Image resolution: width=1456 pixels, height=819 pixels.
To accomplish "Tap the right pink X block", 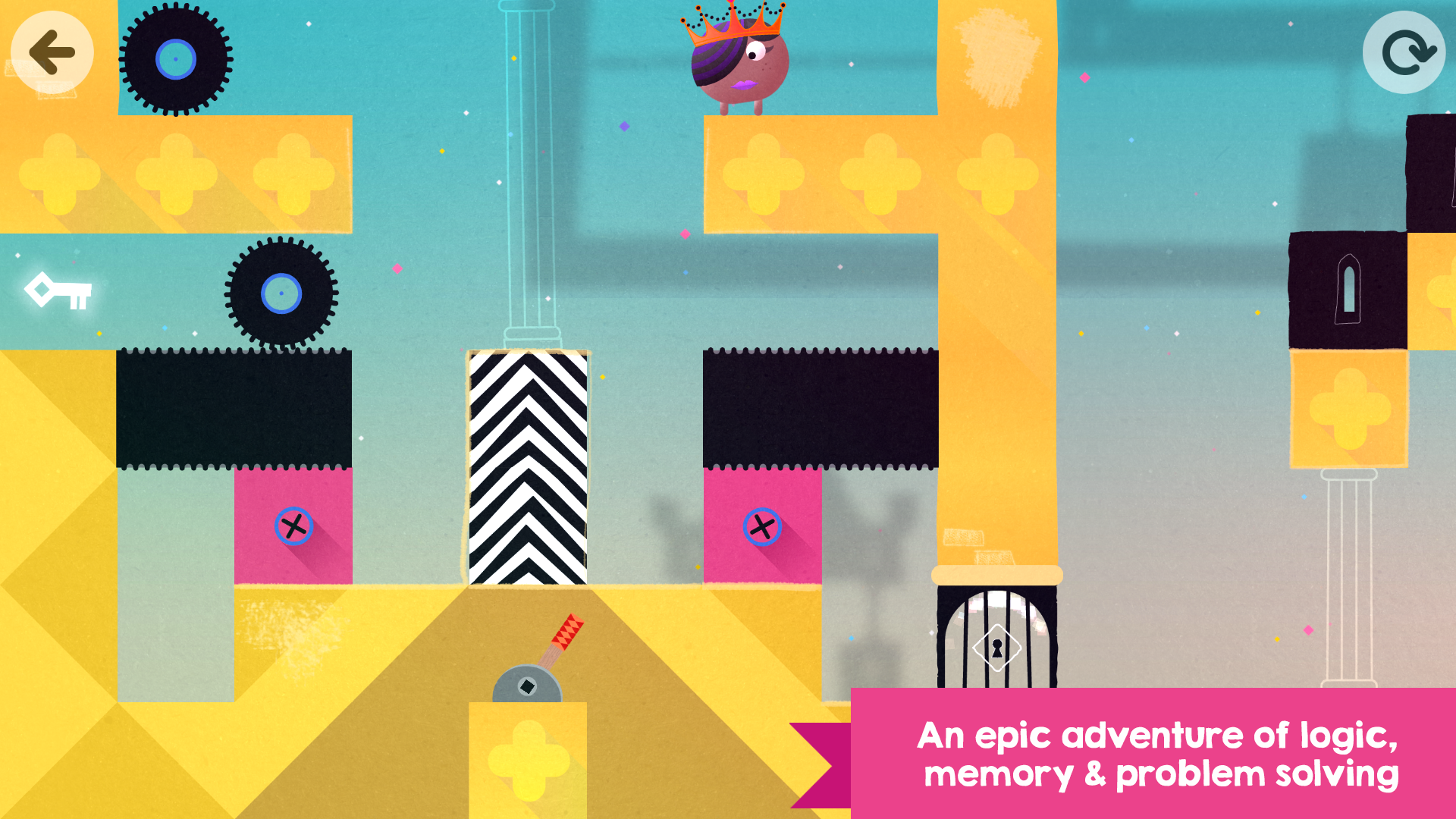I will pos(761,526).
